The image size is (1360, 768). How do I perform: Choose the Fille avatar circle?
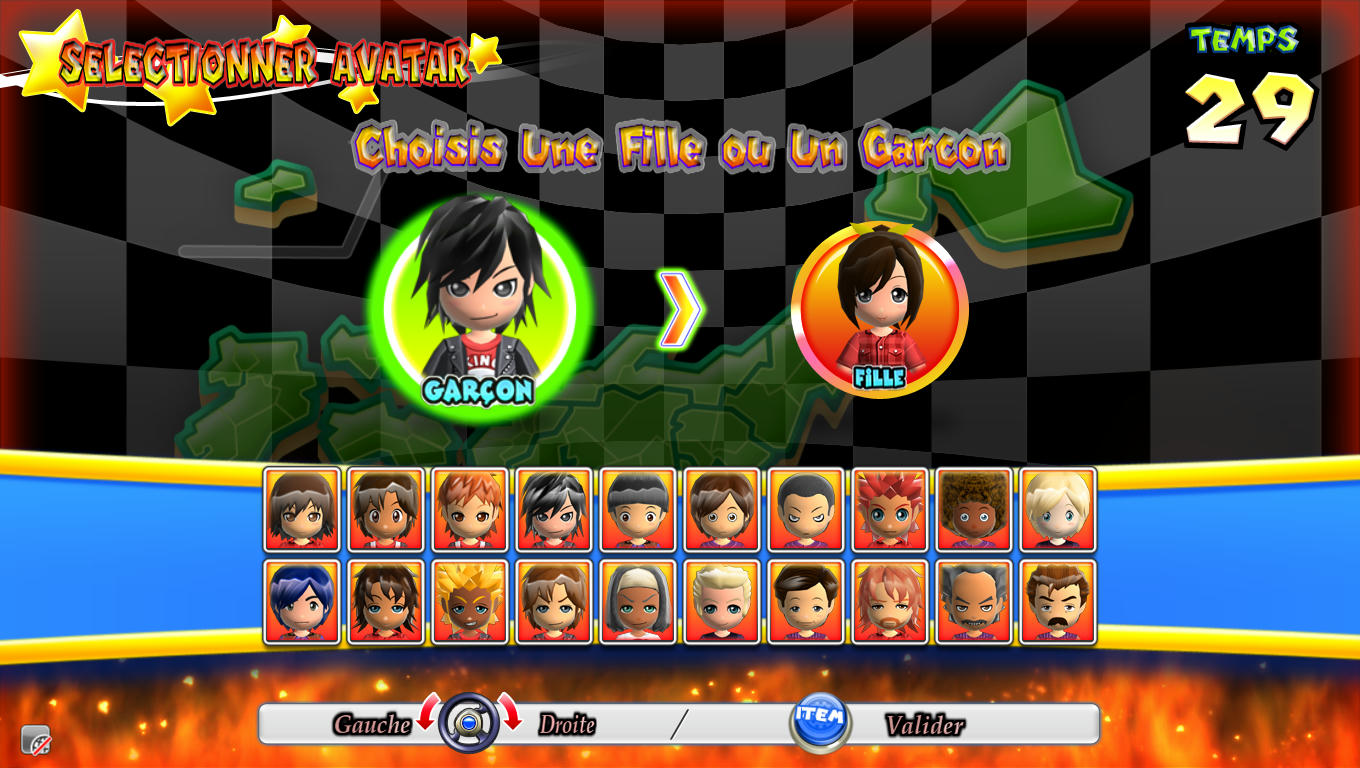pos(880,308)
